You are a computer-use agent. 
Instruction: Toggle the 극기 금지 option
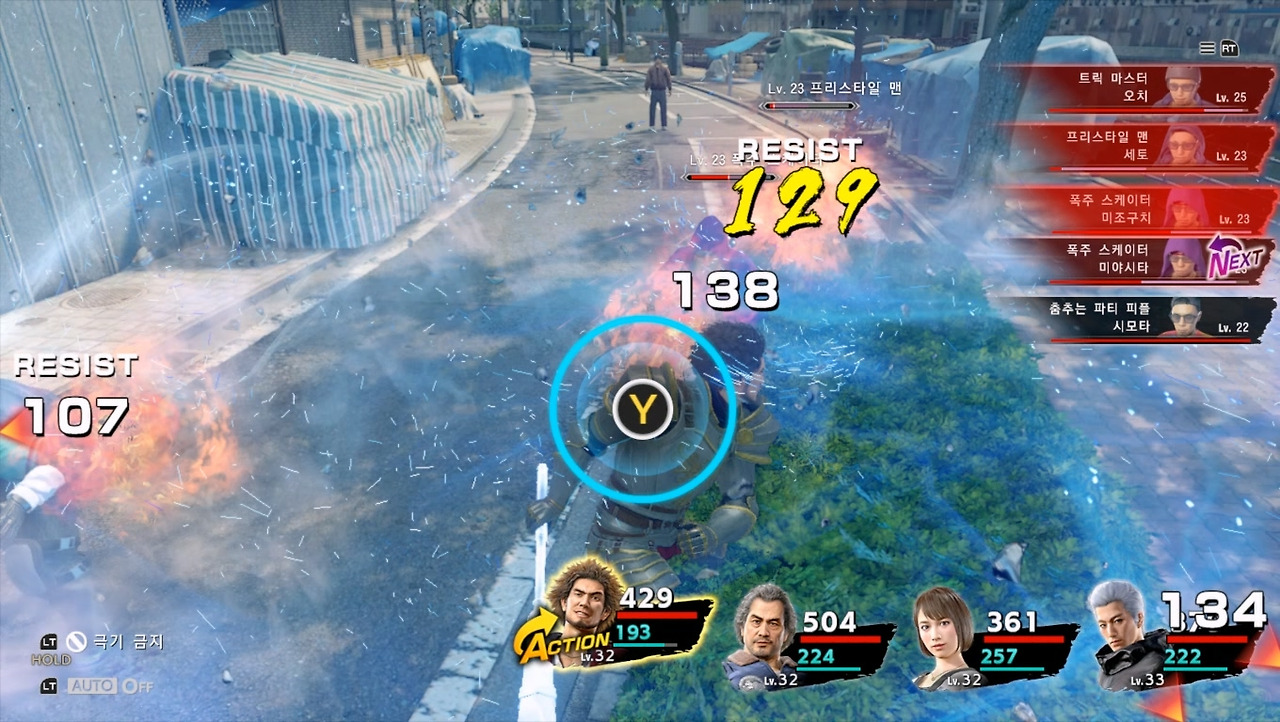click(x=112, y=642)
